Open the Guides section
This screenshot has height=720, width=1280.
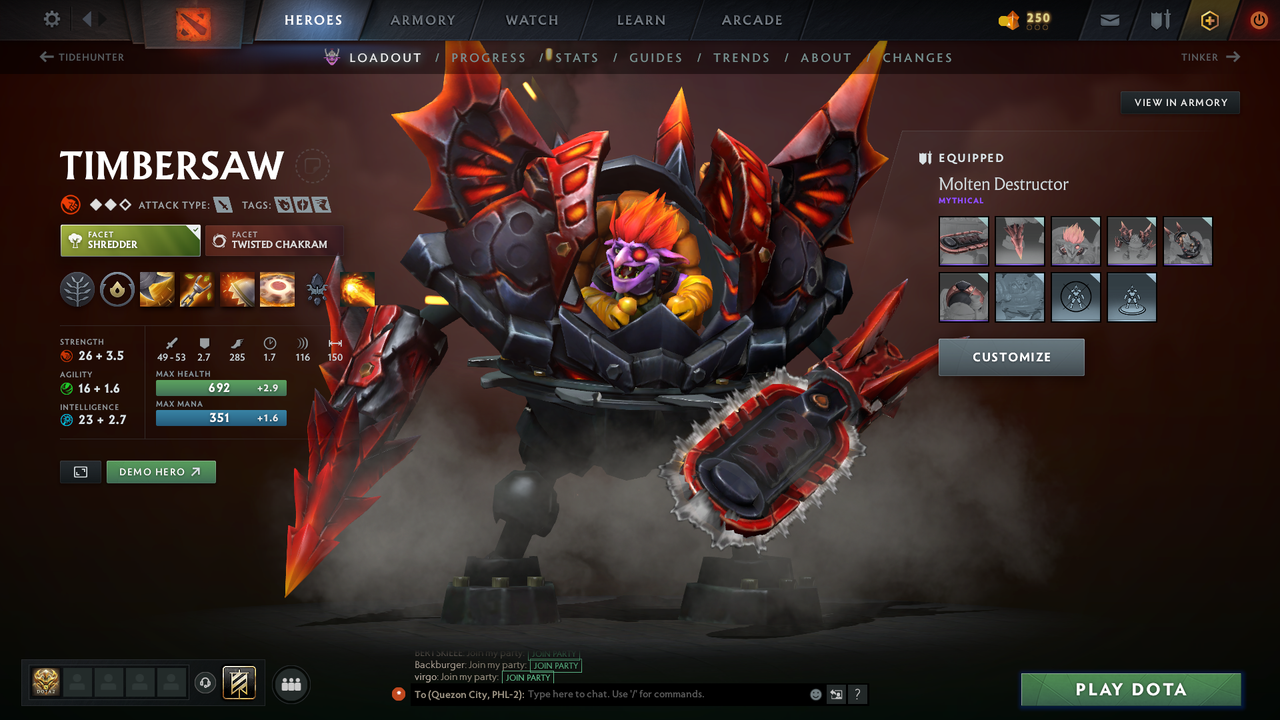pyautogui.click(x=656, y=57)
